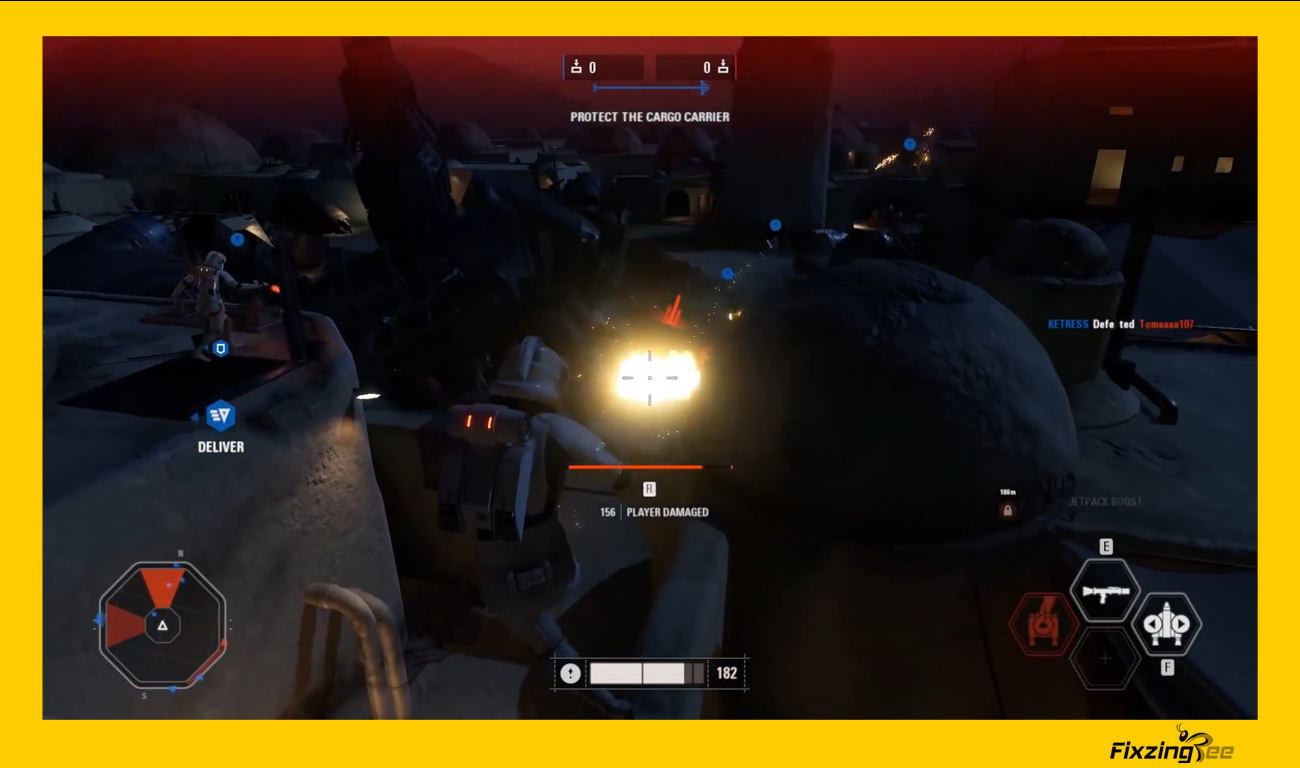Select the Deliver objective marker

pos(220,415)
